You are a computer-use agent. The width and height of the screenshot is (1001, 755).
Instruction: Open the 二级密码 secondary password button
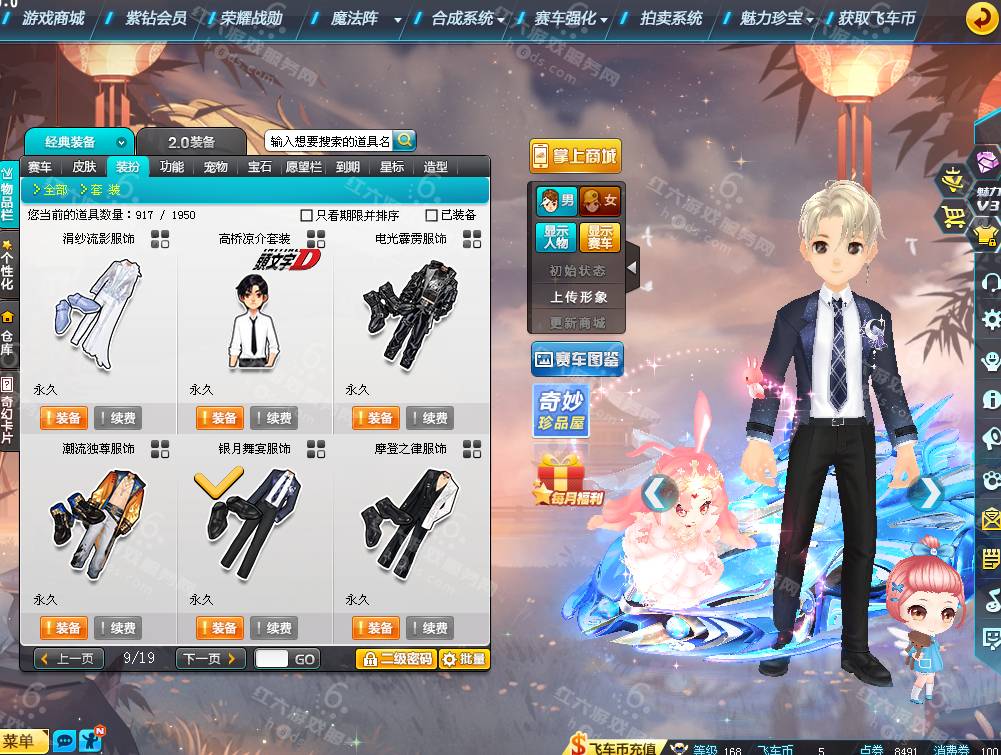click(x=396, y=659)
